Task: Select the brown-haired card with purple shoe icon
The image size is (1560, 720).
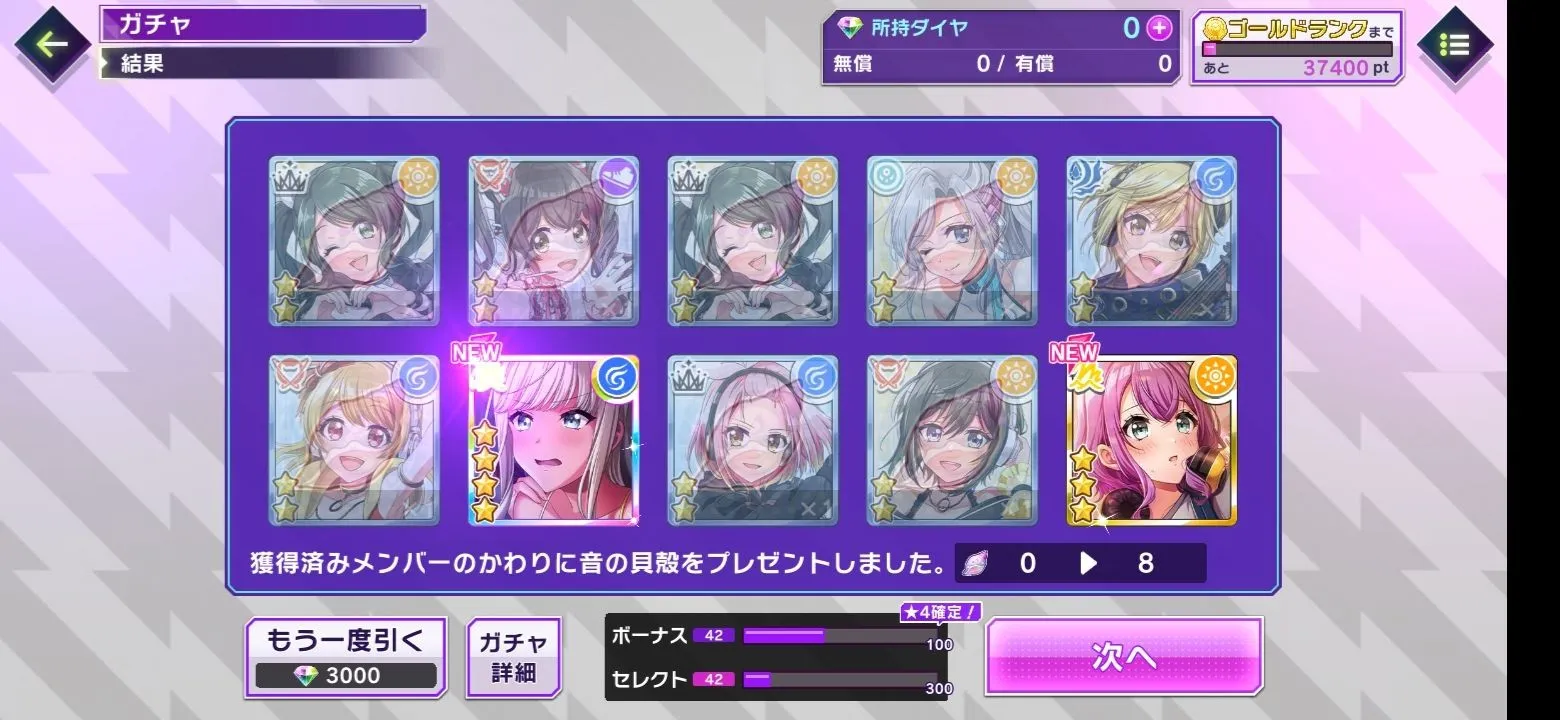Action: pos(553,241)
